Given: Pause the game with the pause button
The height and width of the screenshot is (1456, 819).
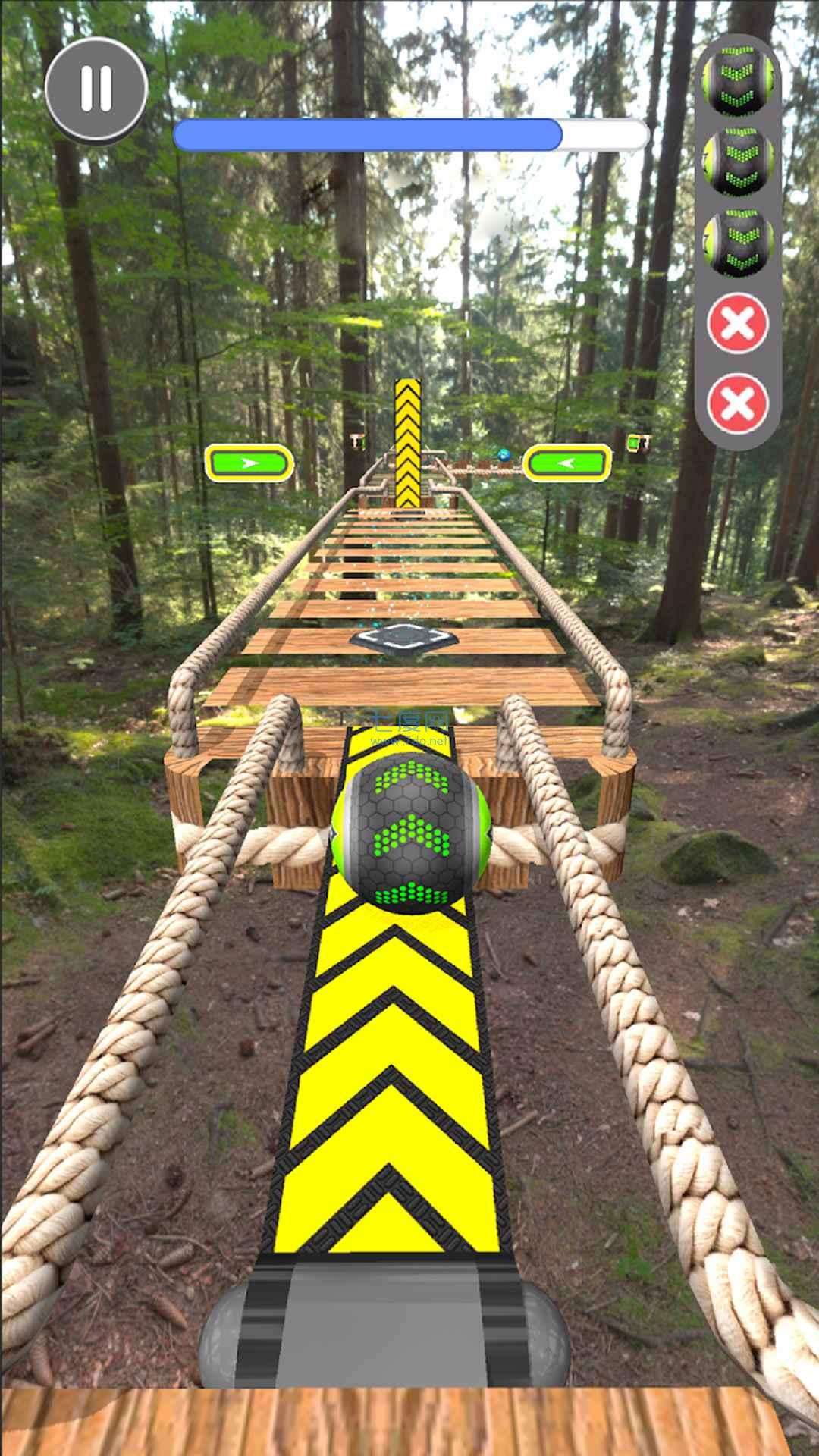Looking at the screenshot, I should [96, 89].
